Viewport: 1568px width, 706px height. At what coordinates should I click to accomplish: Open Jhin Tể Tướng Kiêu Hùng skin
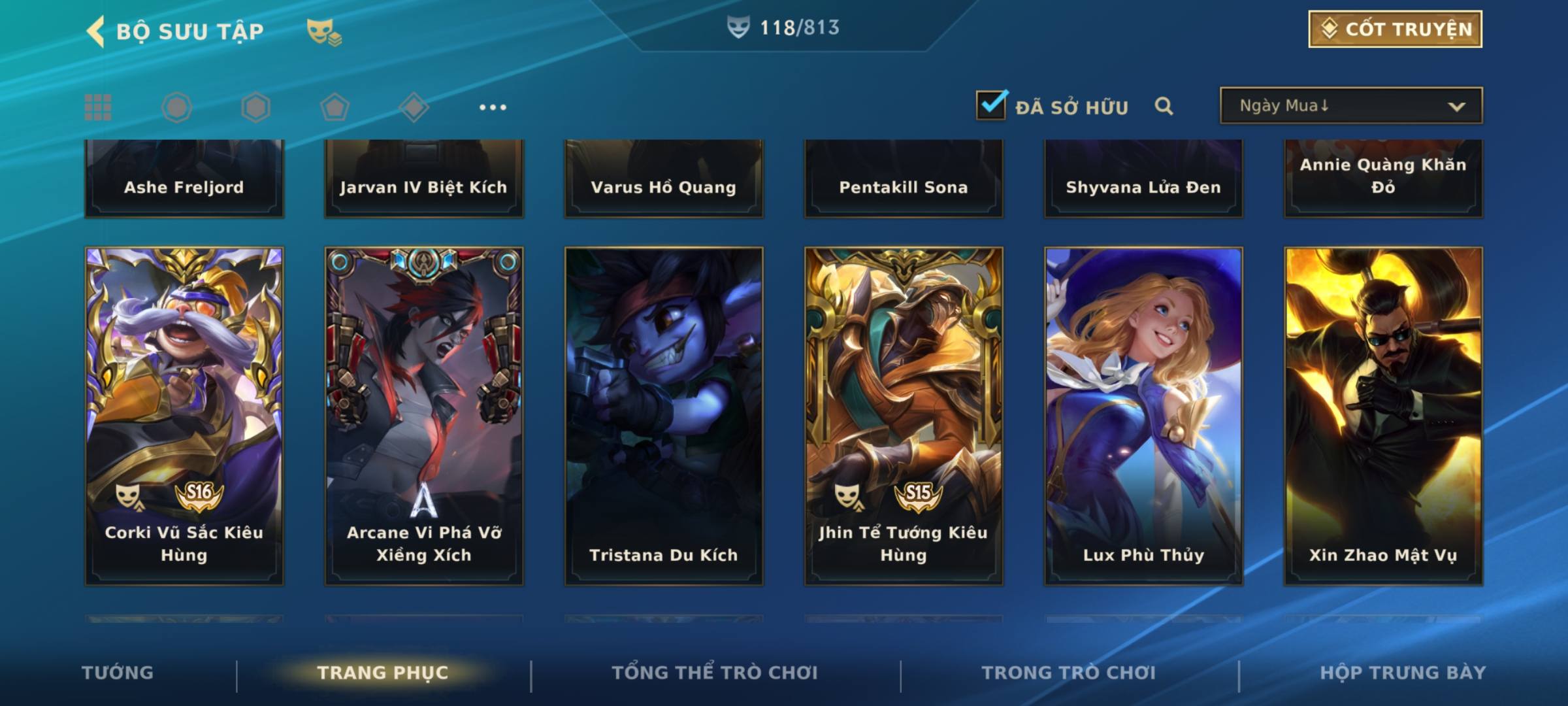click(904, 415)
